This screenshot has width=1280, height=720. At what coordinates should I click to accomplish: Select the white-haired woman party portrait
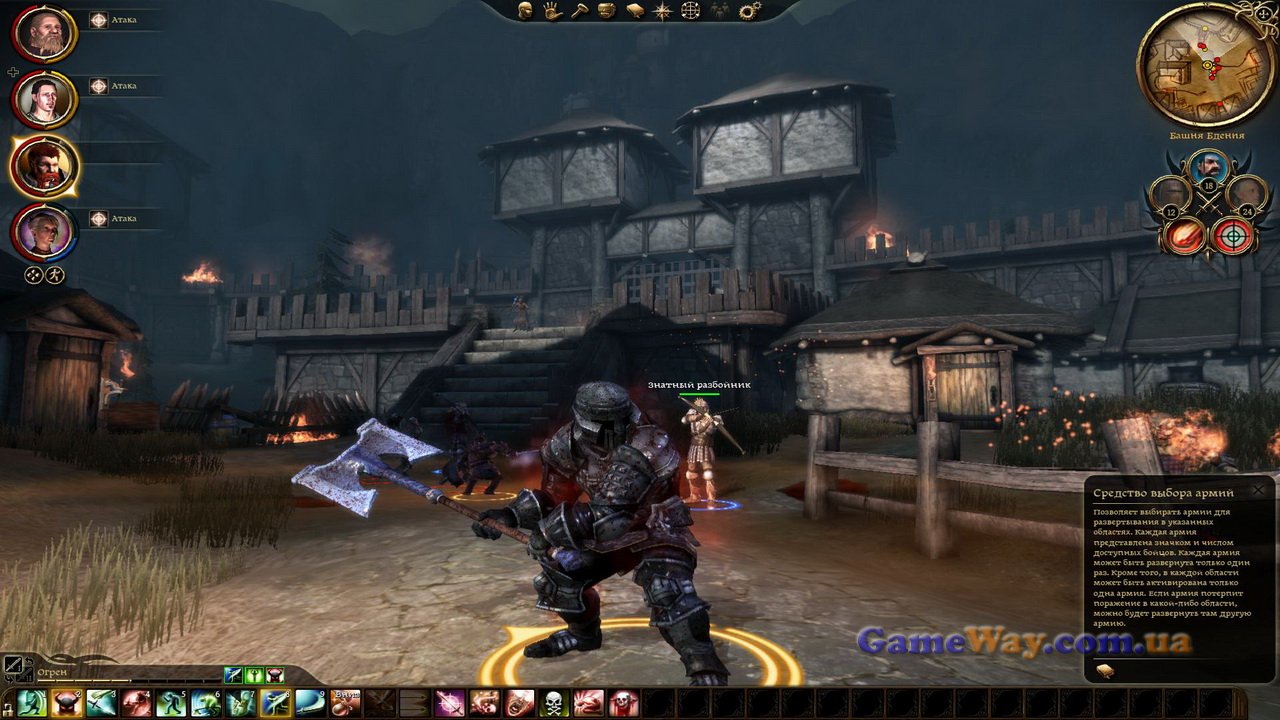[45, 232]
